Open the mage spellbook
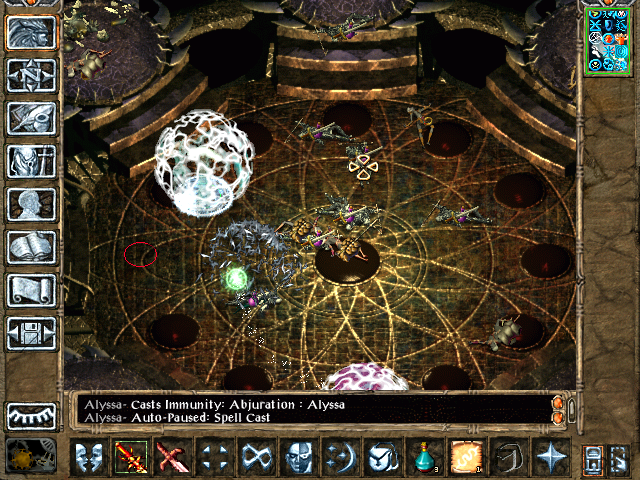The width and height of the screenshot is (640, 480). tap(32, 247)
